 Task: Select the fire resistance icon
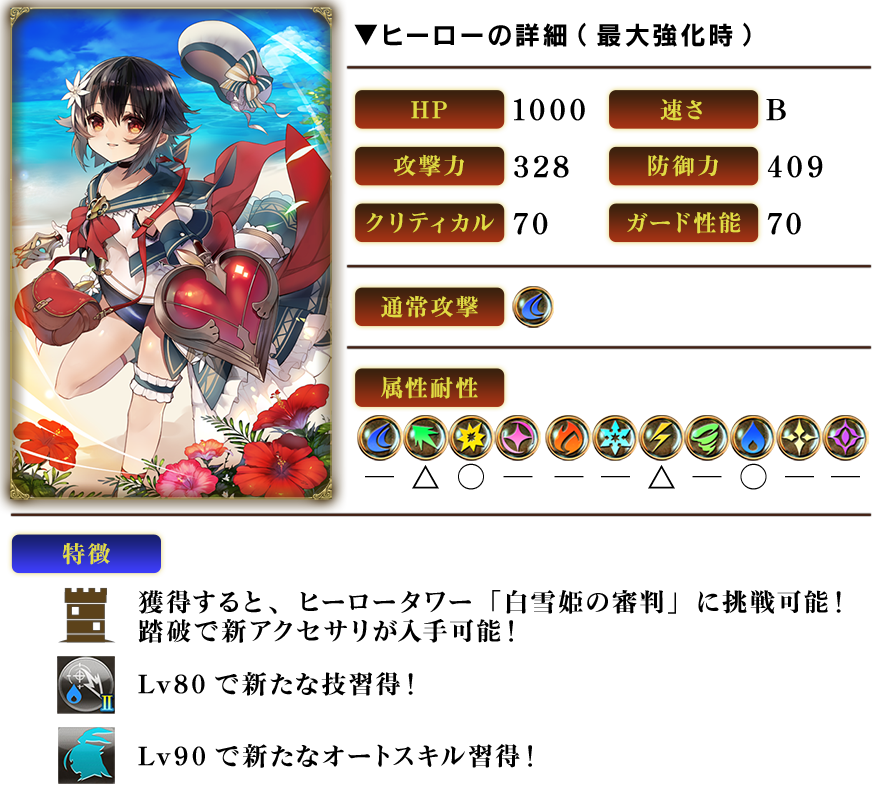[566, 438]
